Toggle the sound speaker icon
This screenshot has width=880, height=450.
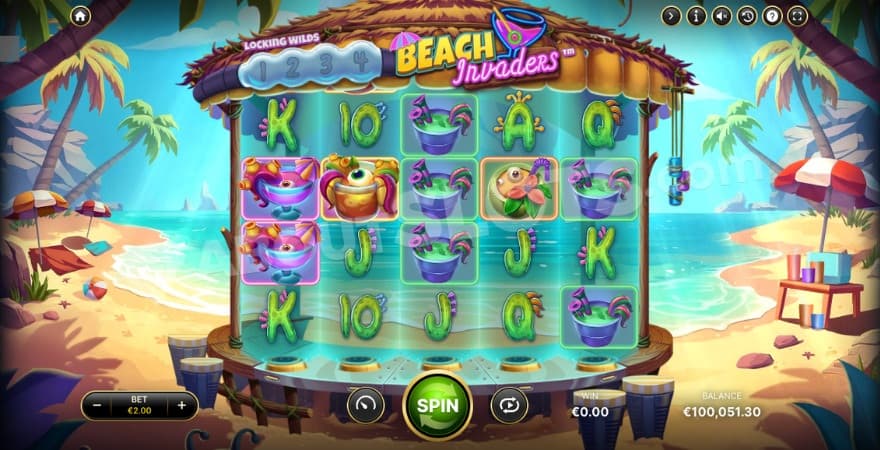point(722,16)
